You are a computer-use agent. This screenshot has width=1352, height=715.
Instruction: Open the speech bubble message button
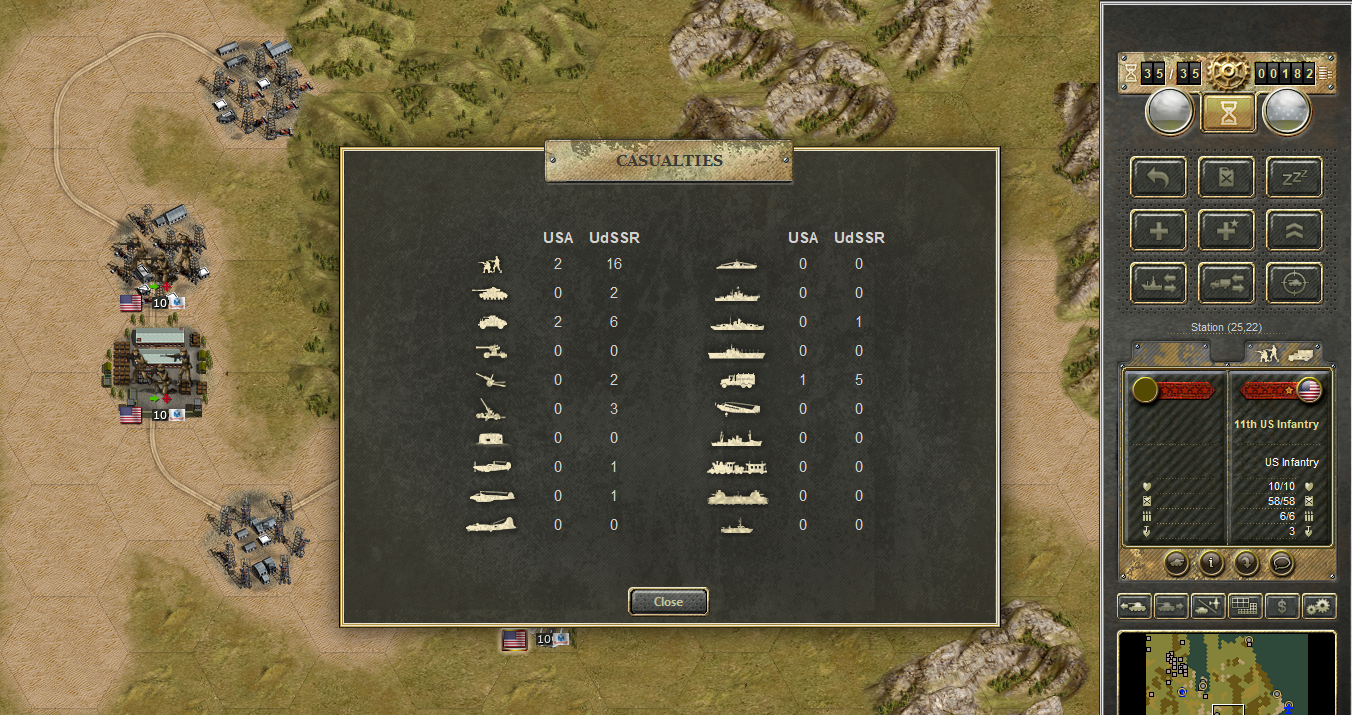click(1282, 562)
